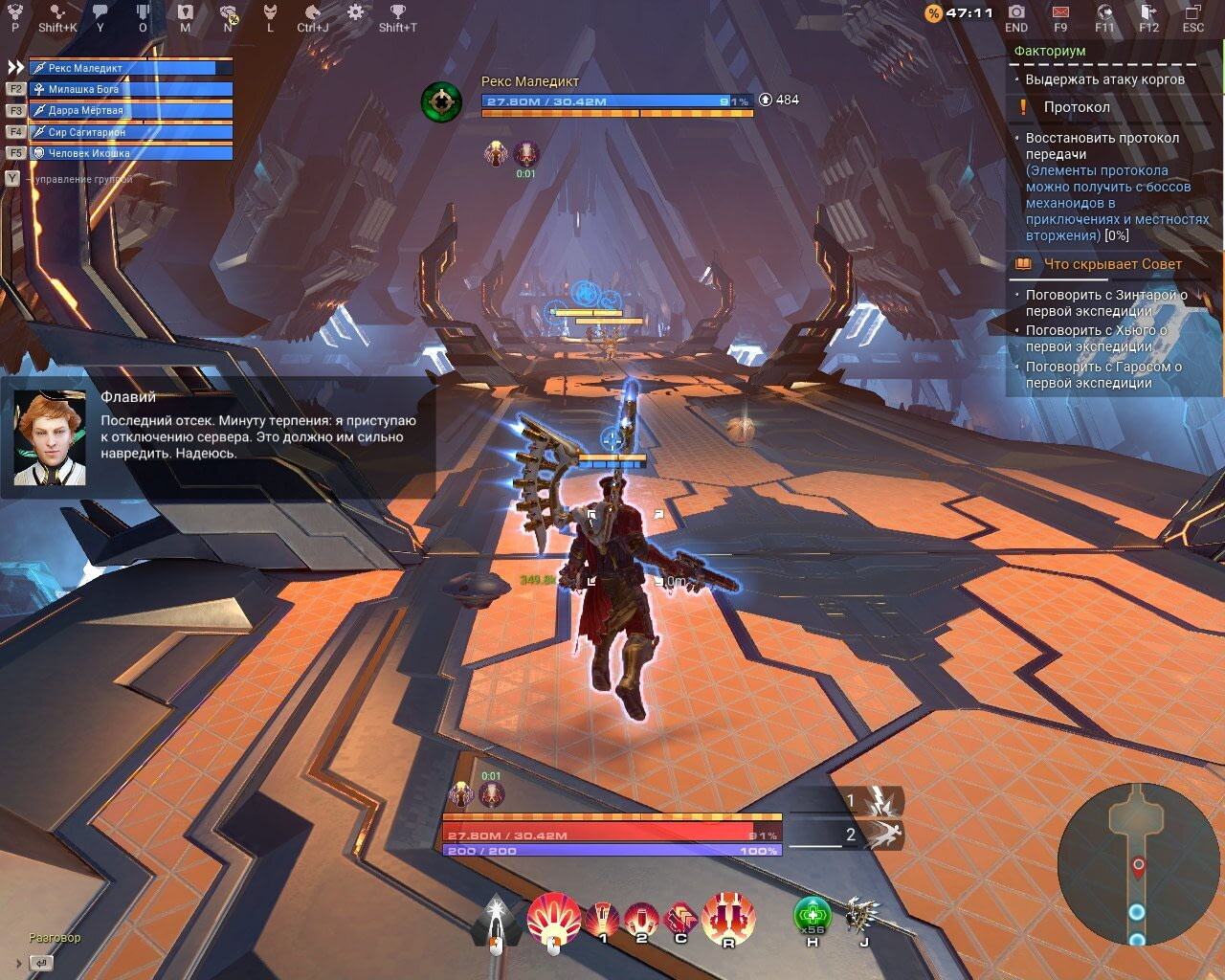Click the exit door icon (F12)
Viewport: 1225px width, 980px height.
coord(1147,13)
